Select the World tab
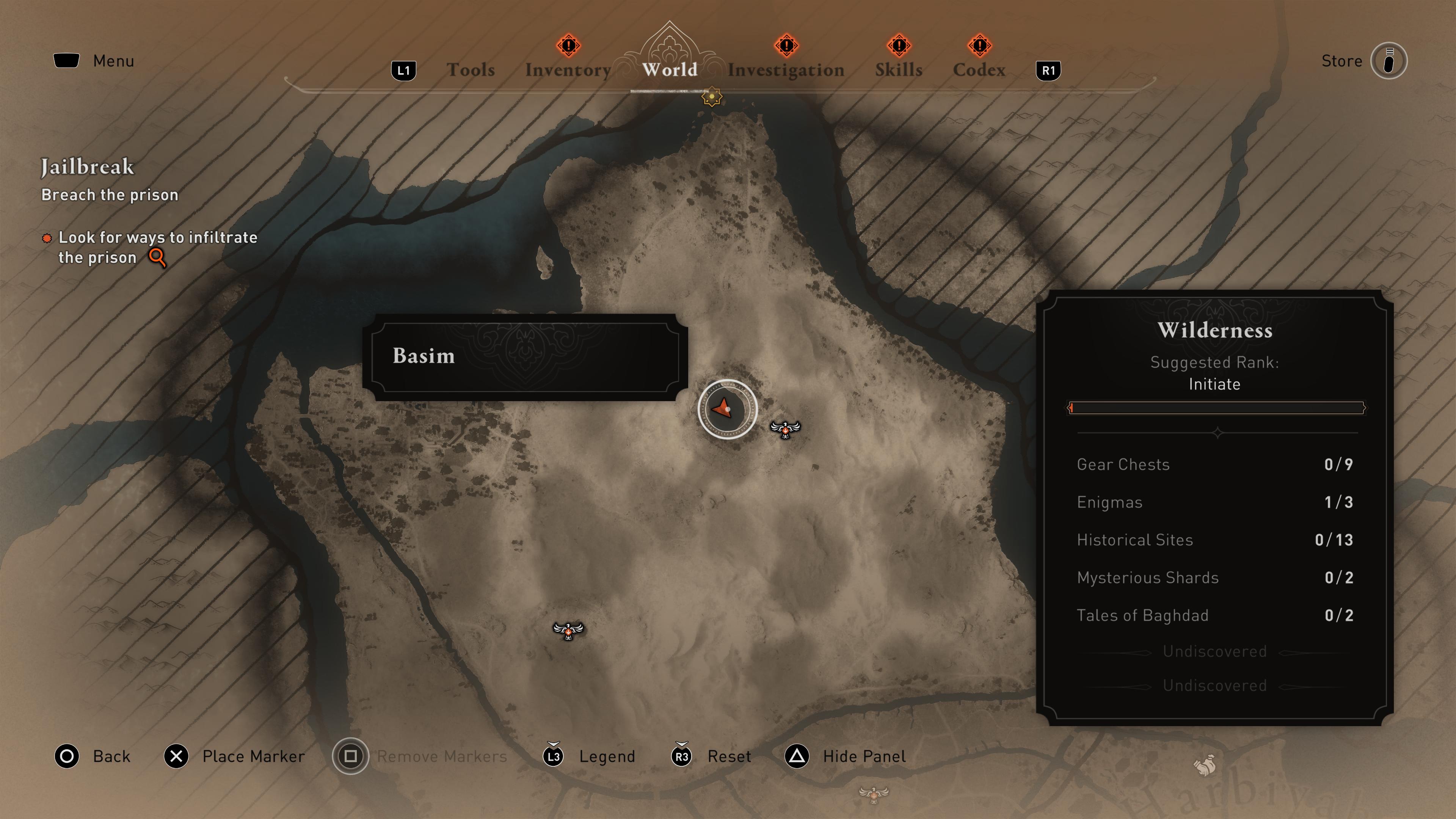The width and height of the screenshot is (1456, 819). pos(669,70)
